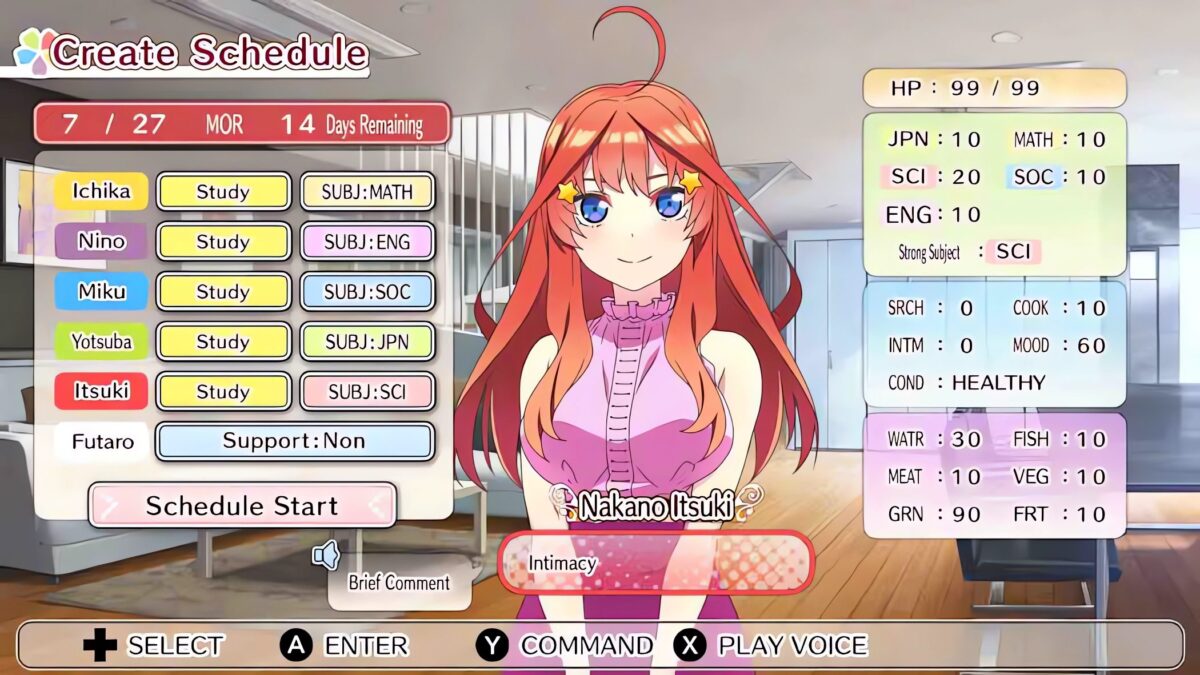Screen dimensions: 1200x675
Task: Select Nino's Study activity button
Action: (x=223, y=242)
